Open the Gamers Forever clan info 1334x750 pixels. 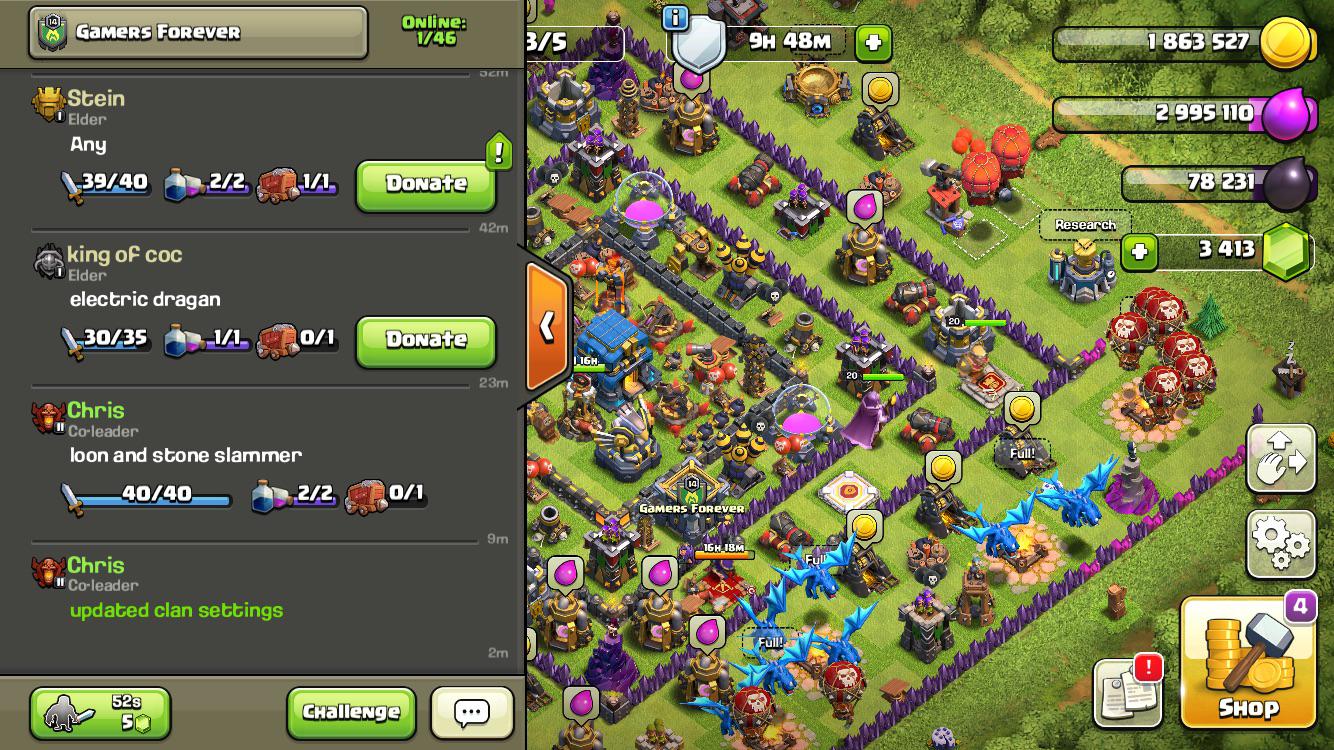pos(198,32)
